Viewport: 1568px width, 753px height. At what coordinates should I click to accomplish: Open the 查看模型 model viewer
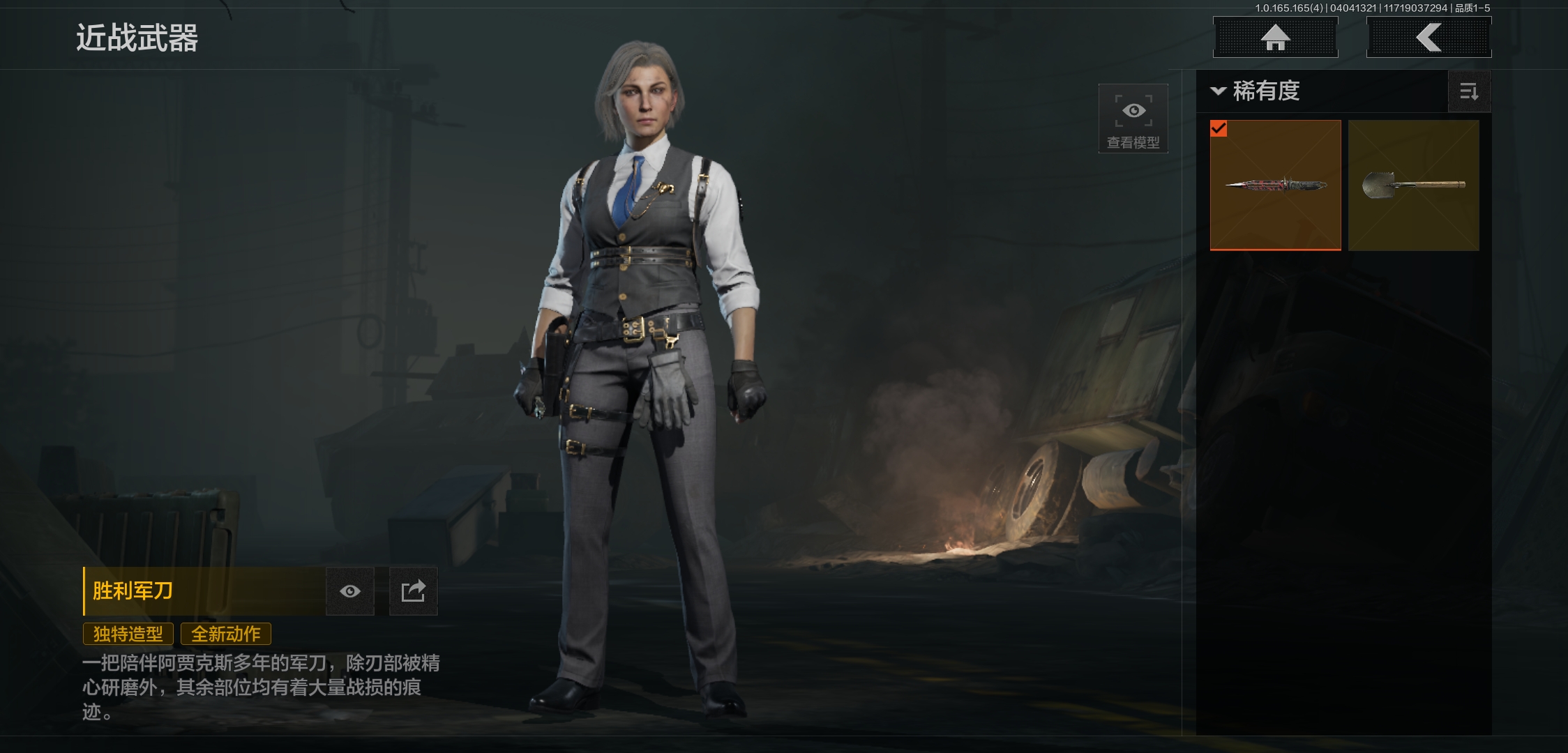[1133, 119]
